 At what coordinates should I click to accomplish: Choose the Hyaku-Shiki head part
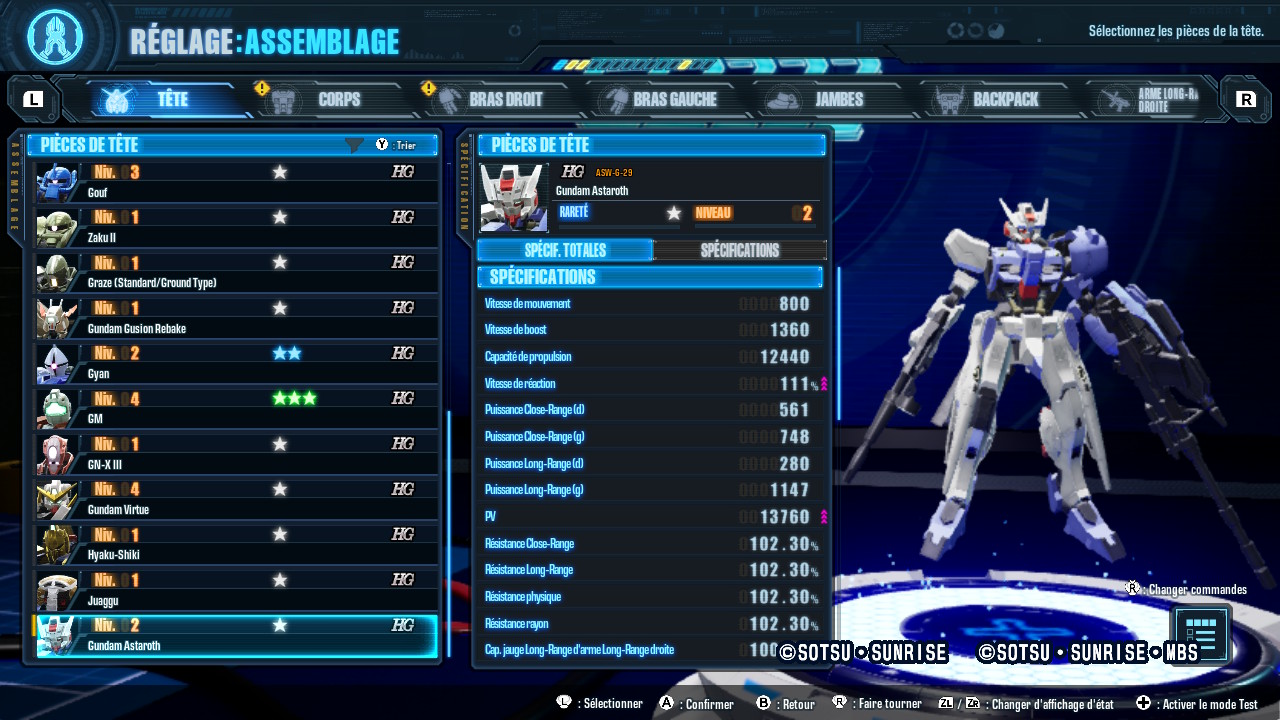237,544
